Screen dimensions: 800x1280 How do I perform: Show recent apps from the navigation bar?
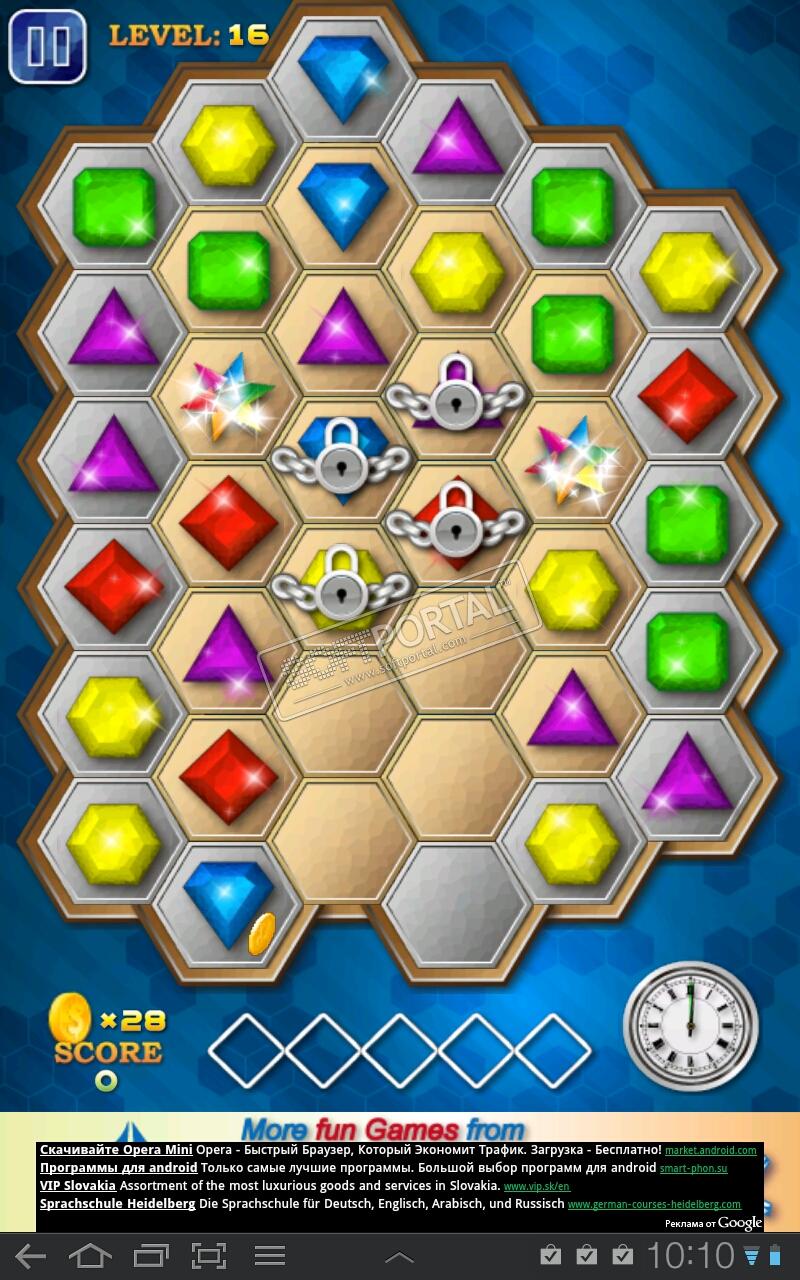point(151,1256)
